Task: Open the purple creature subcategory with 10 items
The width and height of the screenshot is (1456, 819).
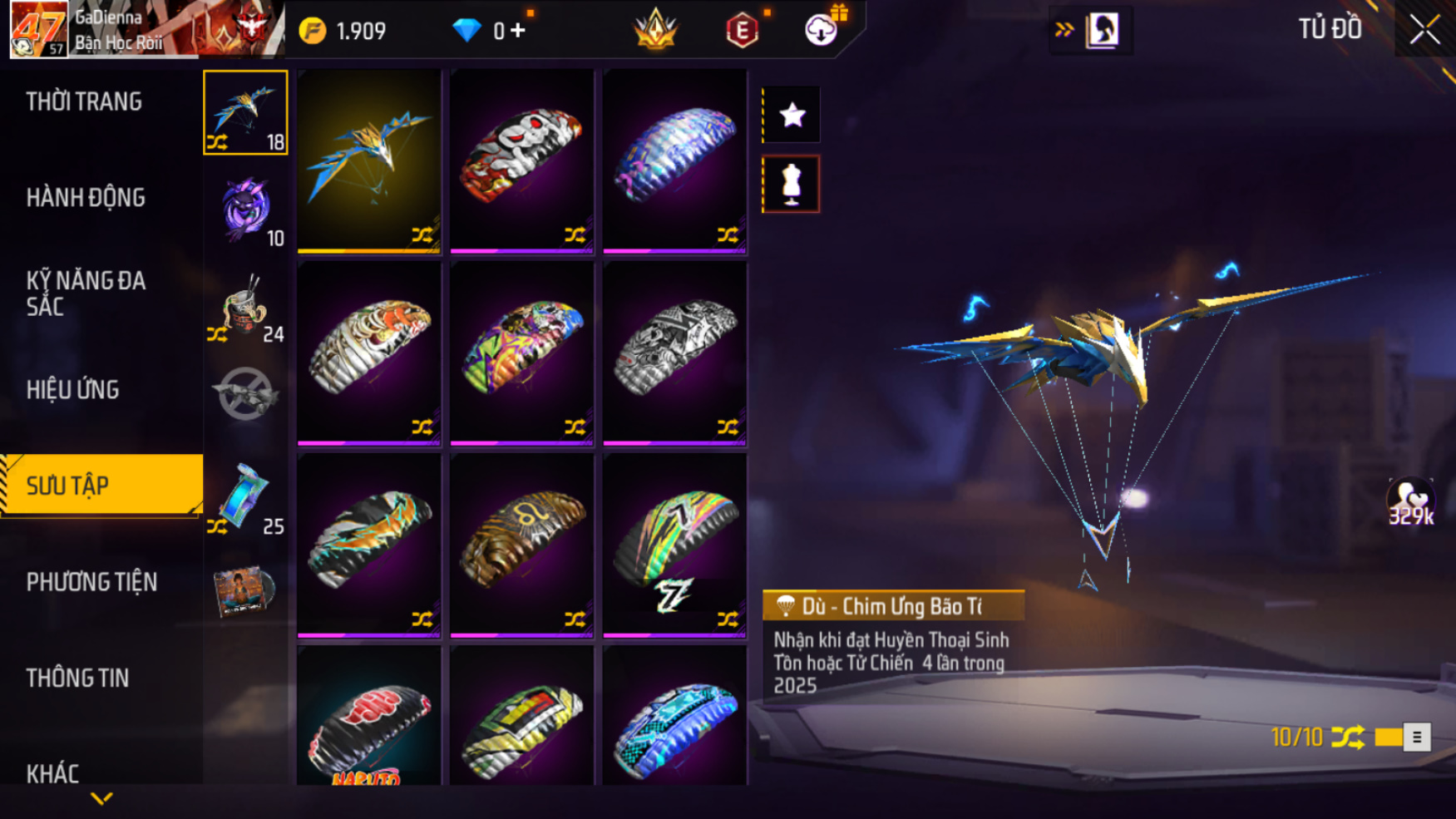Action: click(245, 210)
